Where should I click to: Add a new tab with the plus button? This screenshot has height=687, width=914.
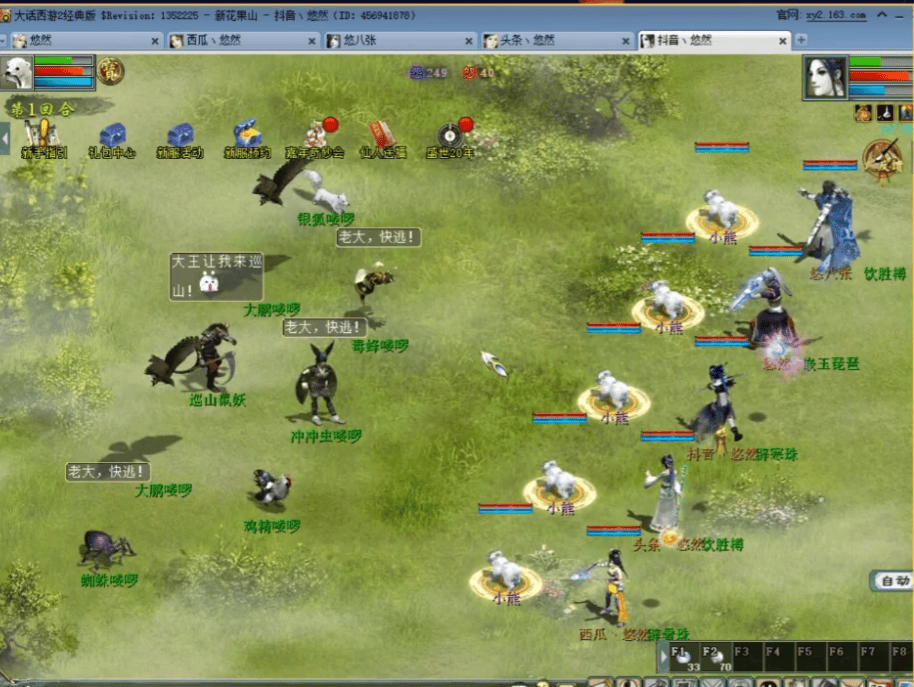pyautogui.click(x=801, y=40)
